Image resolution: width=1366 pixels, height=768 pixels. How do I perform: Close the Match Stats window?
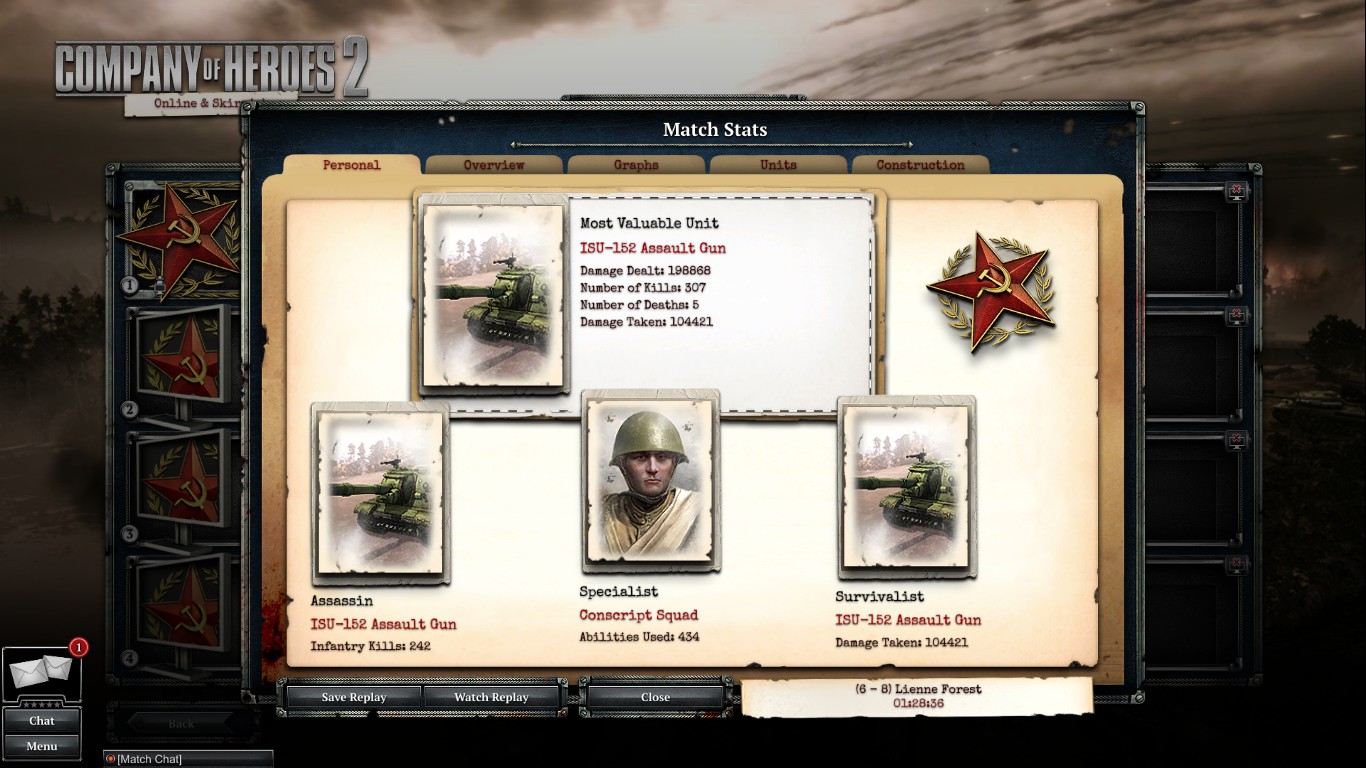(x=655, y=697)
